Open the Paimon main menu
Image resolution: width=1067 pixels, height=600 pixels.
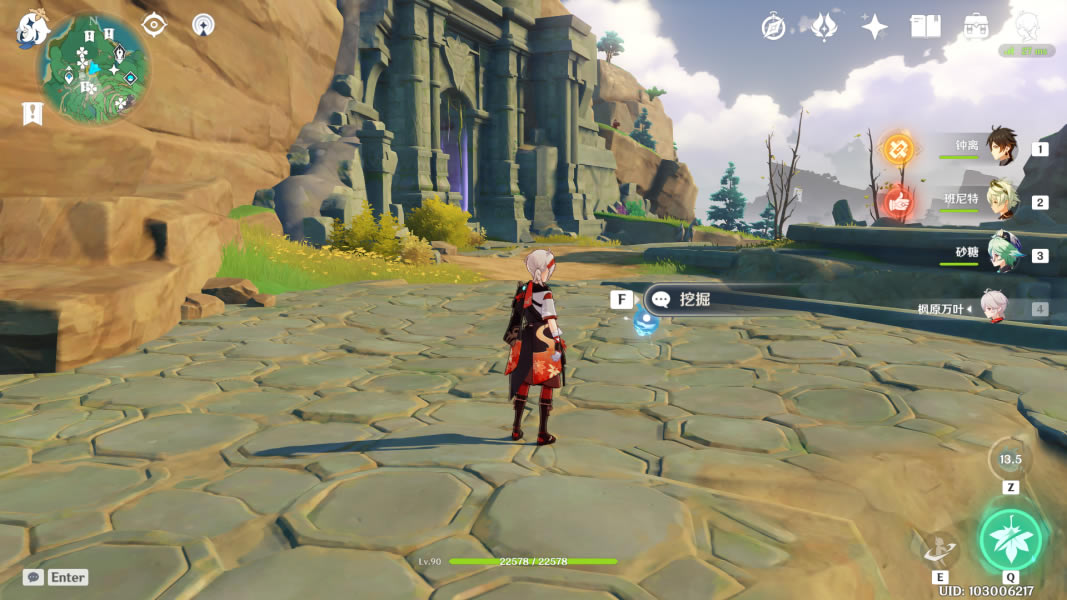click(x=31, y=30)
